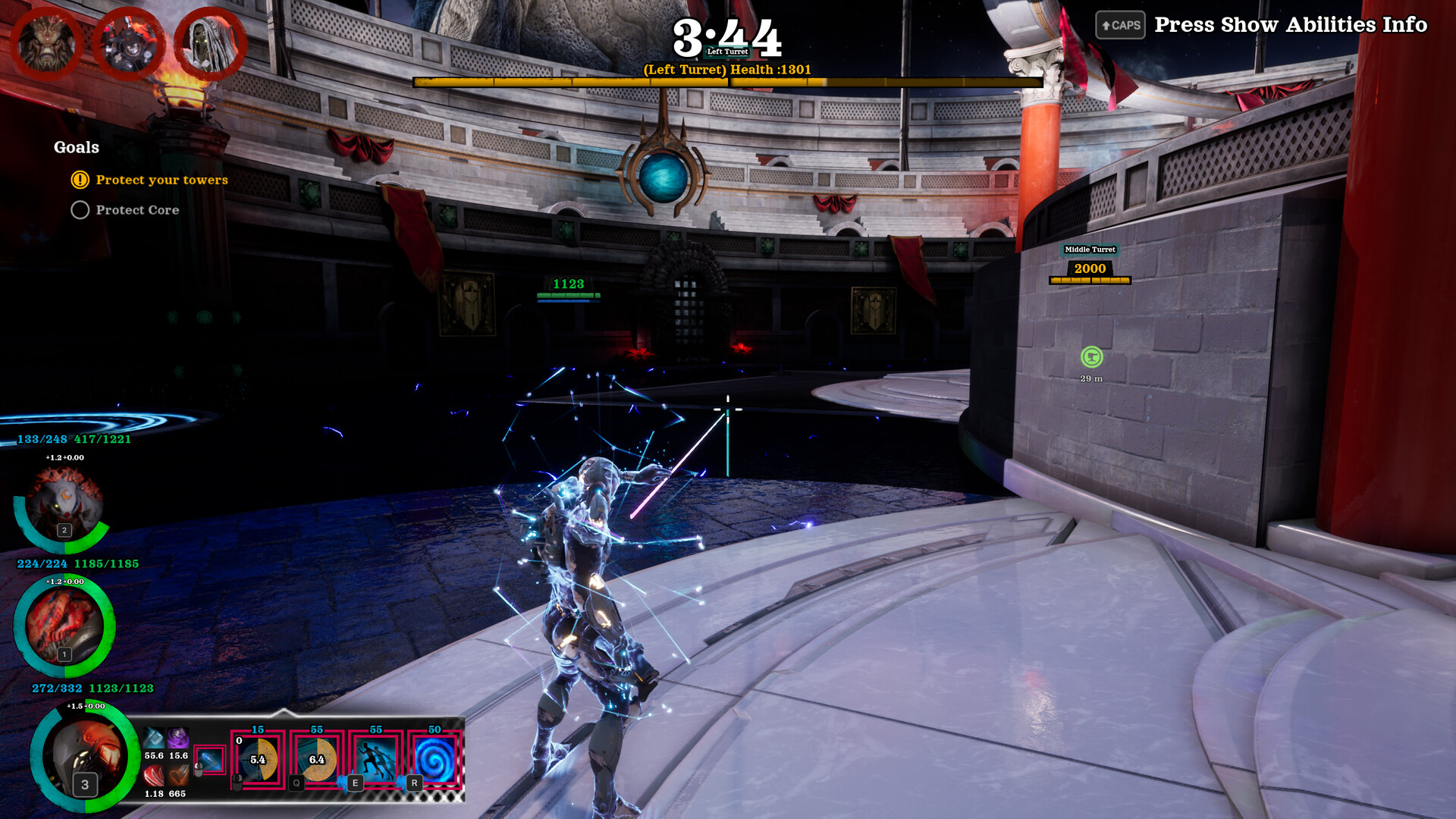Activate the blue swirl vortex ability
1456x819 pixels.
pos(435,760)
